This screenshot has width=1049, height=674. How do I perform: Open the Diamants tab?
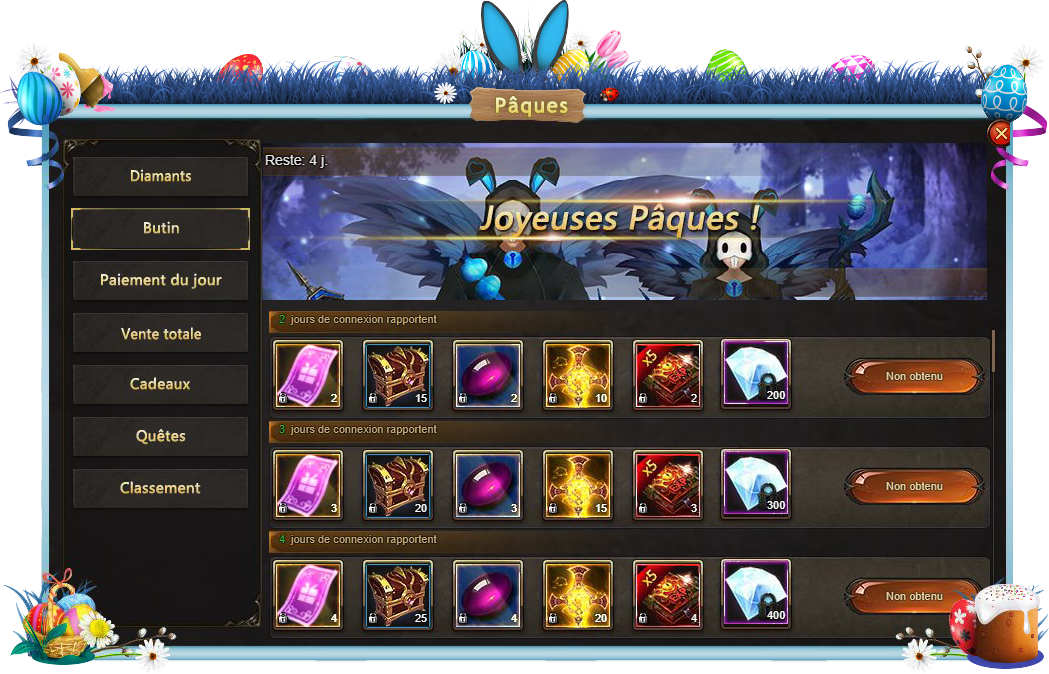click(x=160, y=176)
